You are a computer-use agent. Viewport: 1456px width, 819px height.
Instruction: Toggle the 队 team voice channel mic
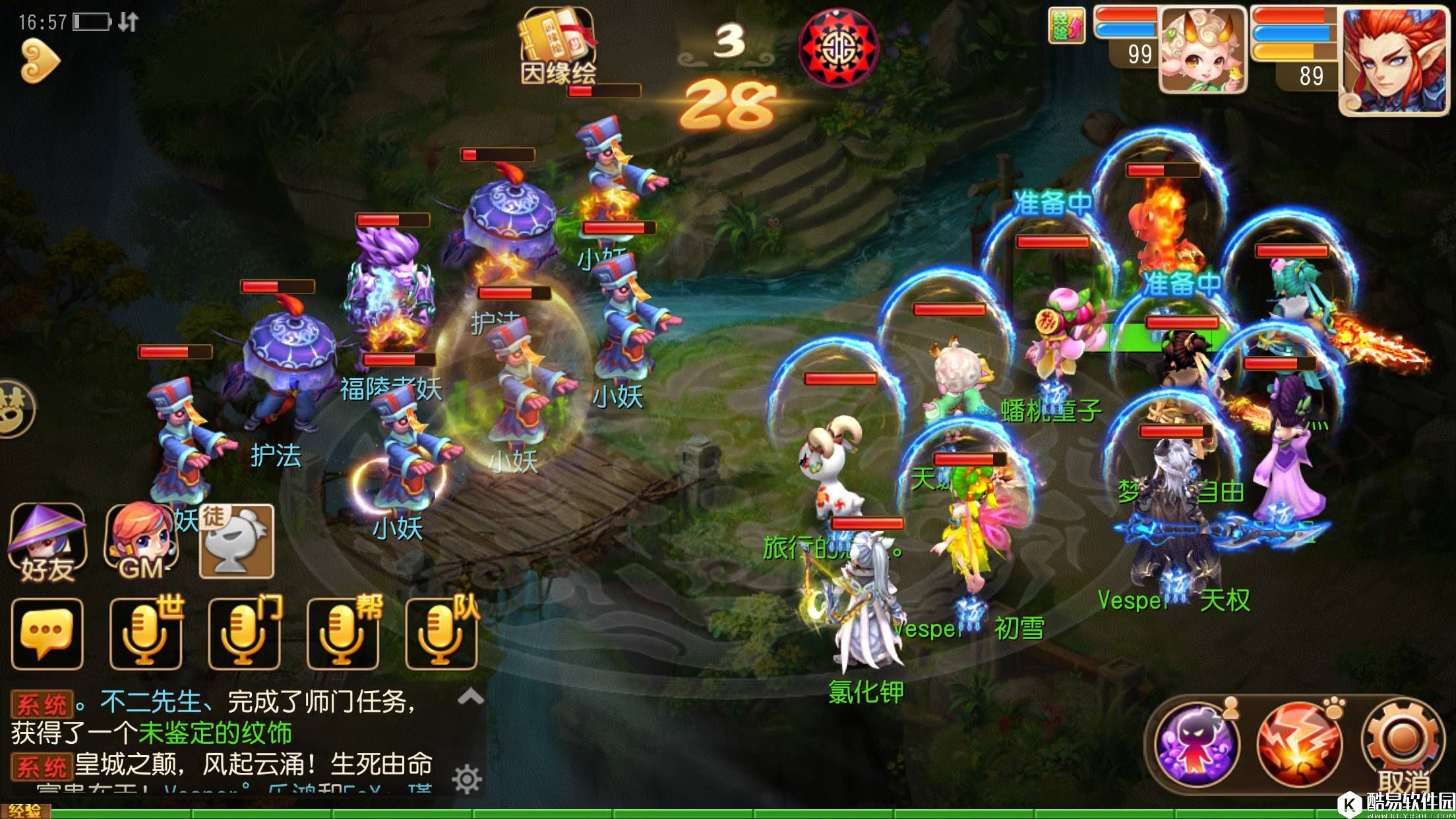[x=440, y=634]
